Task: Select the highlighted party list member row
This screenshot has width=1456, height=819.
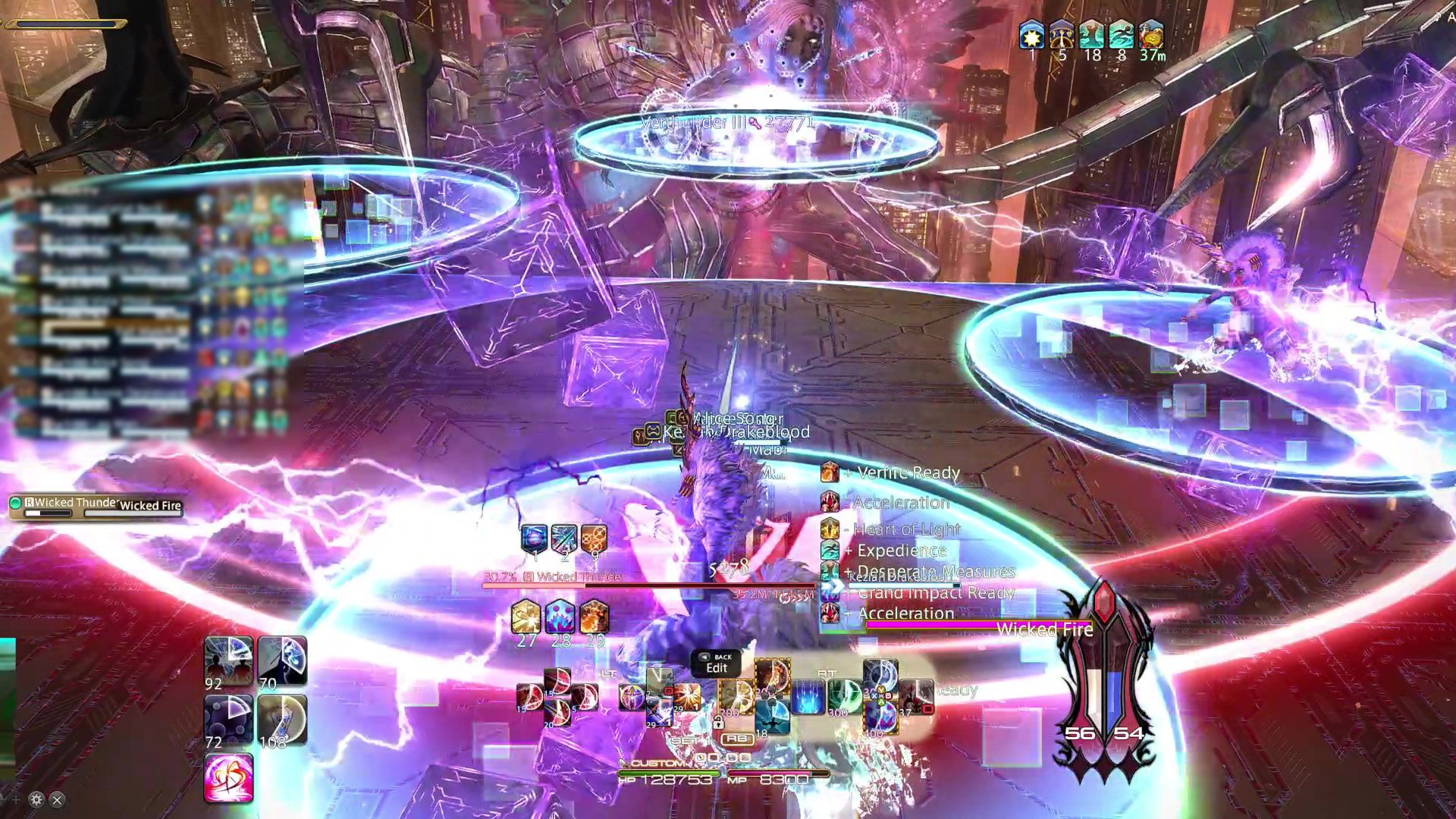Action: coord(114,330)
